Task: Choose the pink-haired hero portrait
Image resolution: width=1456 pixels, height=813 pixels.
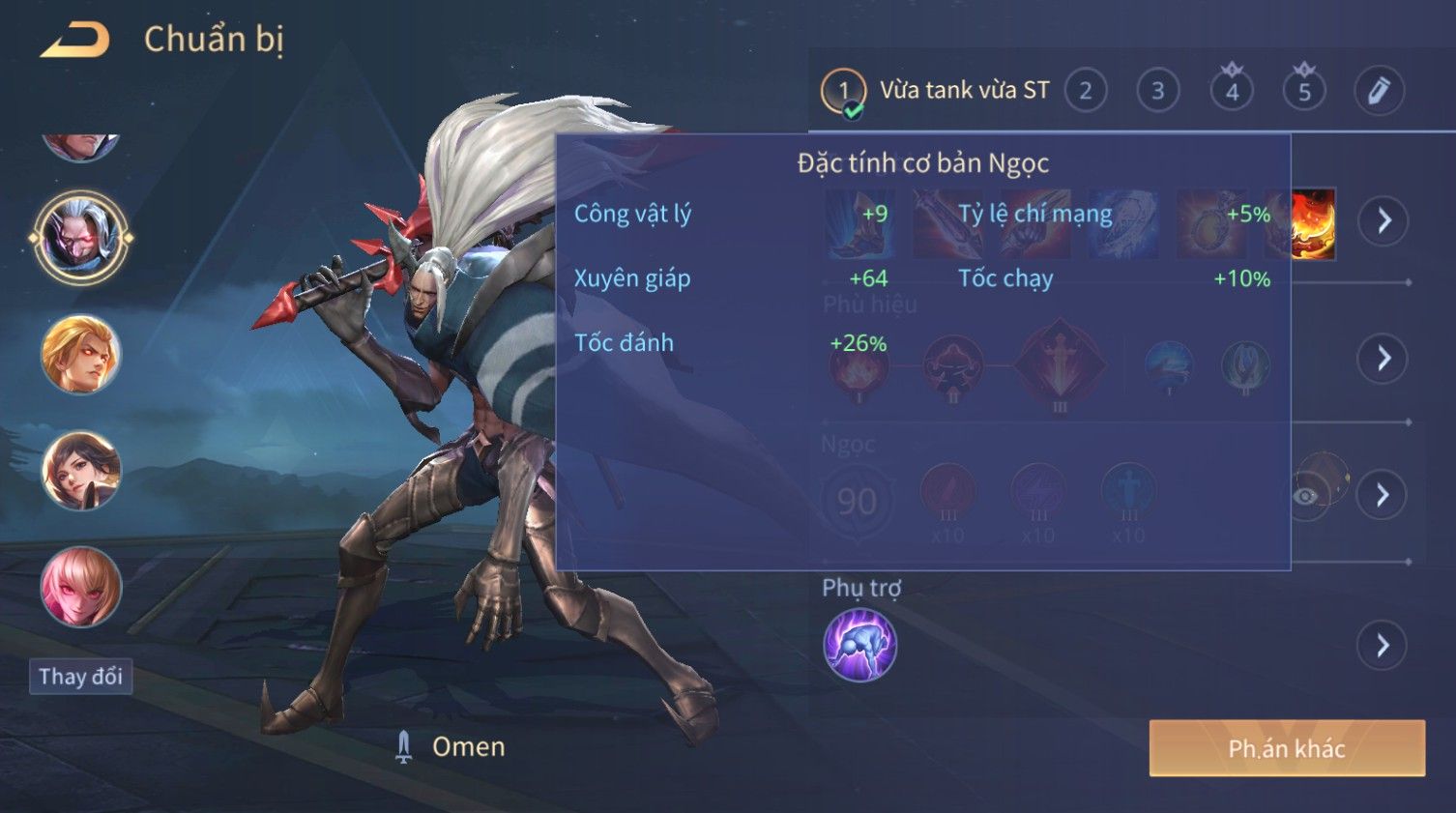Action: (81, 587)
